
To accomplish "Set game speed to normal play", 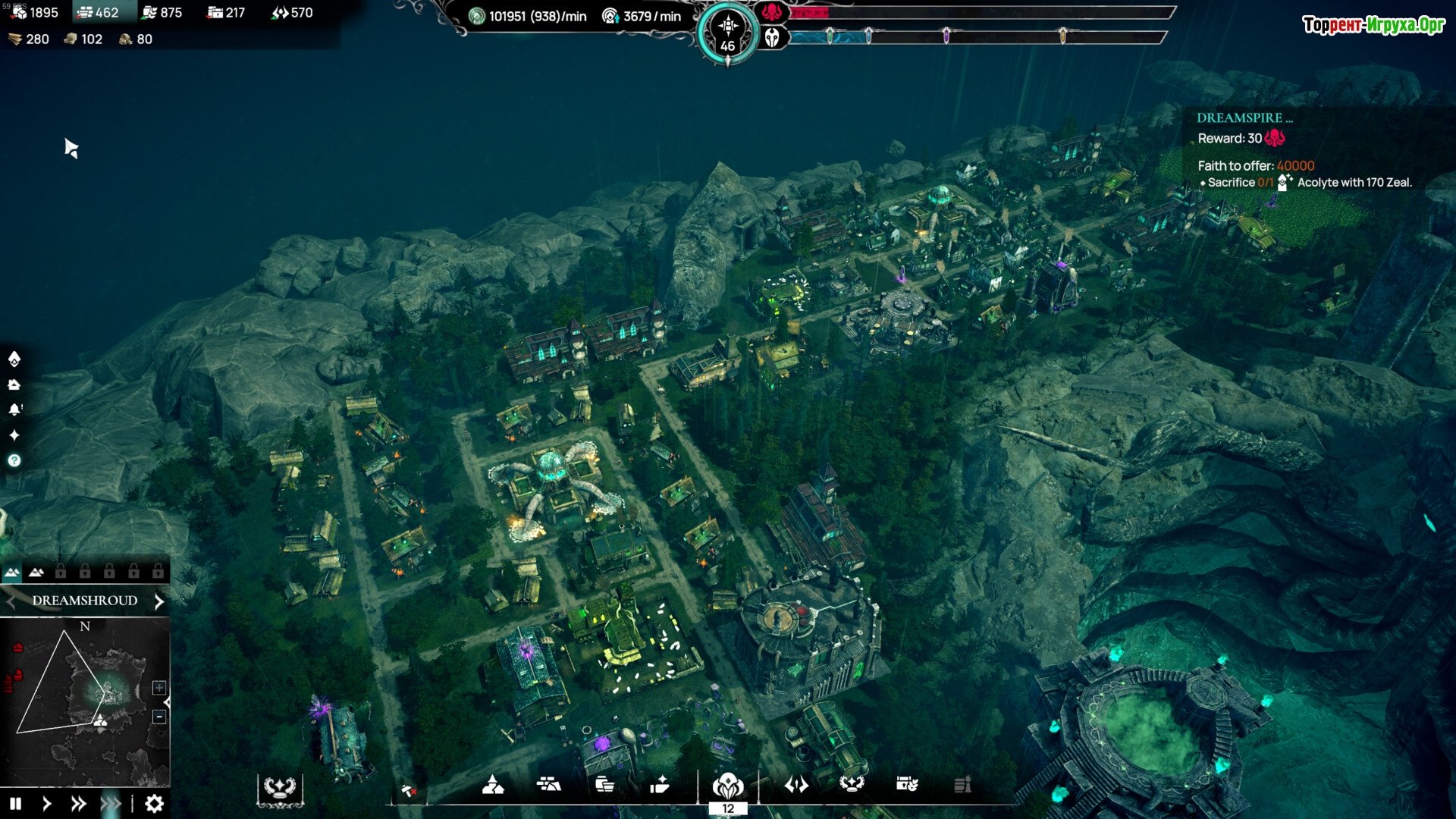I will point(47,804).
